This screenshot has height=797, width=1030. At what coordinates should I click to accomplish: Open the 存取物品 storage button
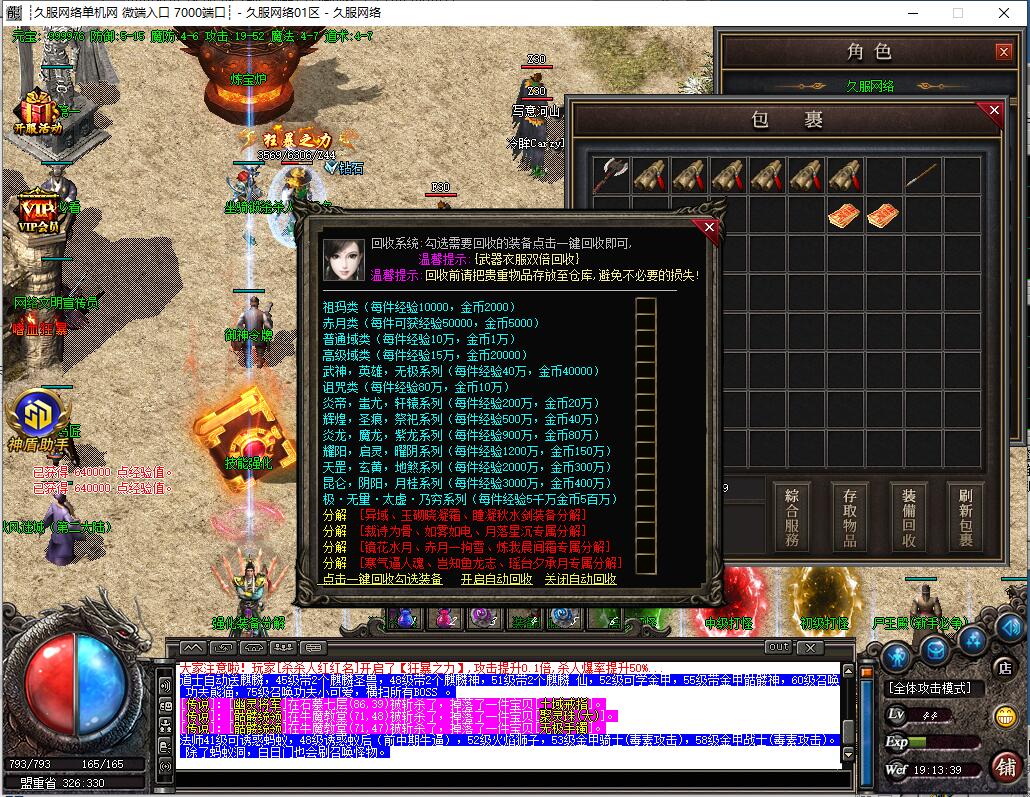tap(850, 517)
